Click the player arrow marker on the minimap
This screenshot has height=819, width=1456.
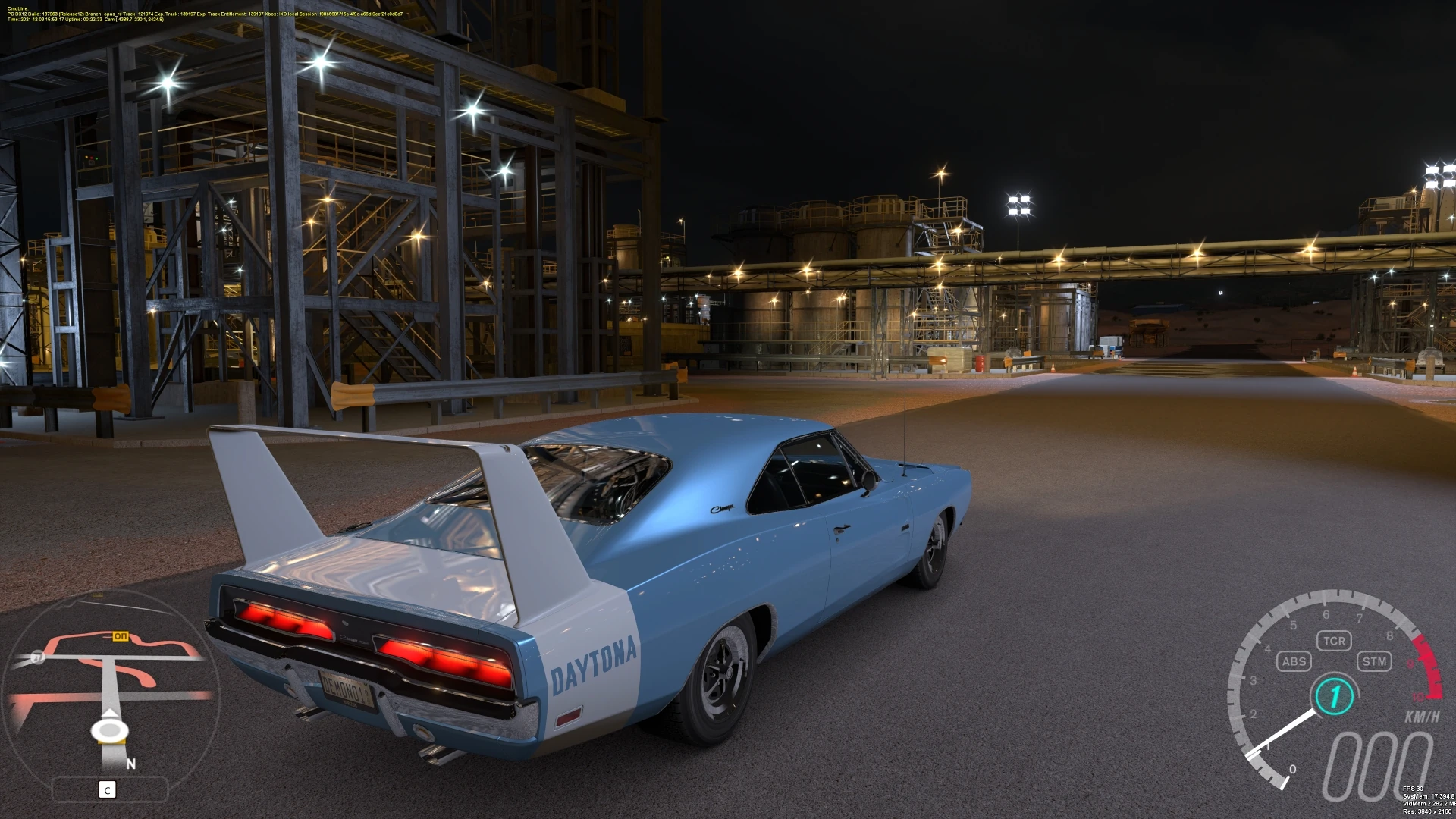point(110,728)
